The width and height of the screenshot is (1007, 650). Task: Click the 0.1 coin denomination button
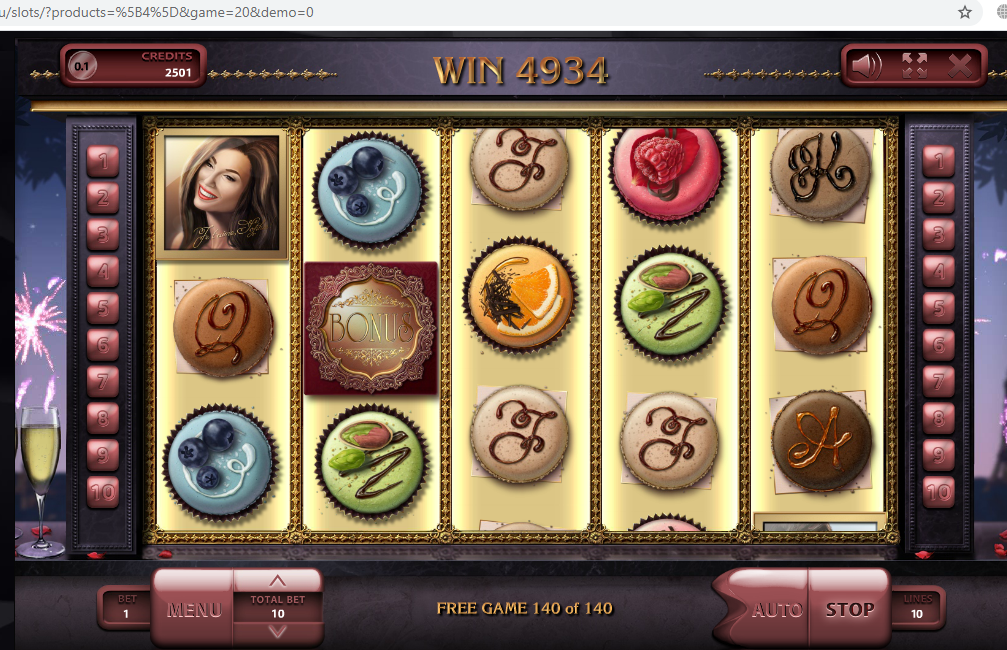(81, 68)
